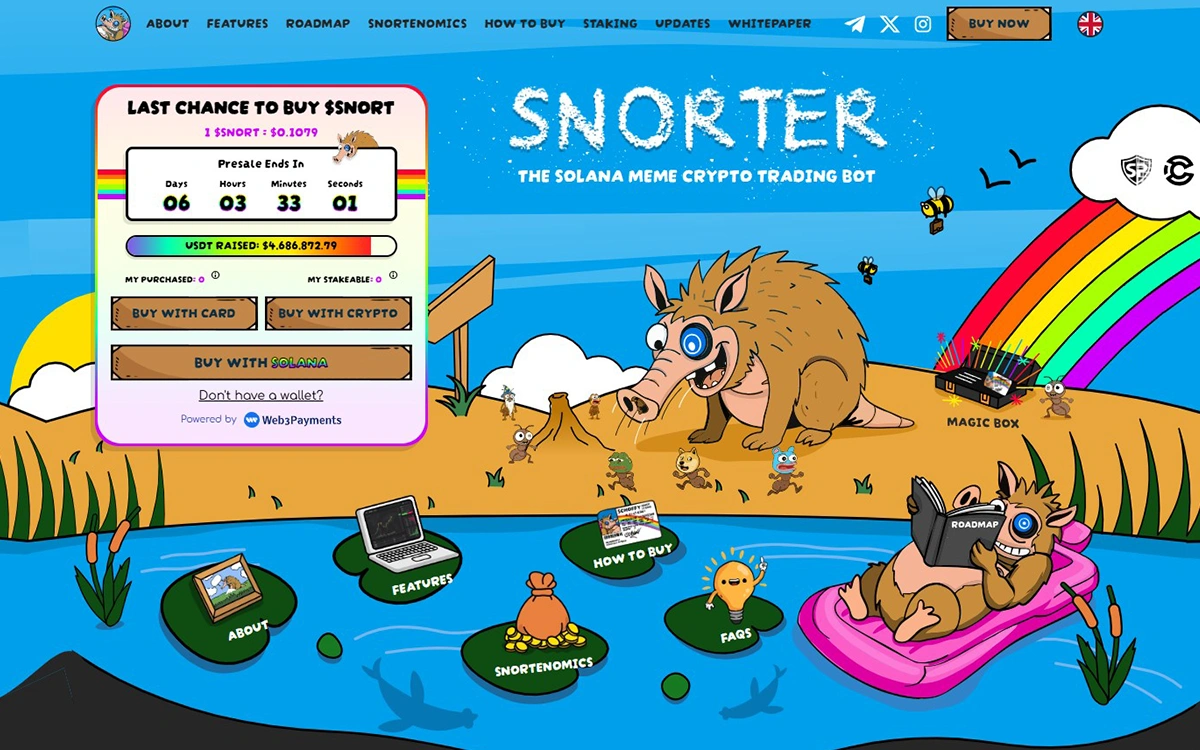The height and width of the screenshot is (750, 1200).
Task: Open the X social icon
Action: pyautogui.click(x=889, y=24)
